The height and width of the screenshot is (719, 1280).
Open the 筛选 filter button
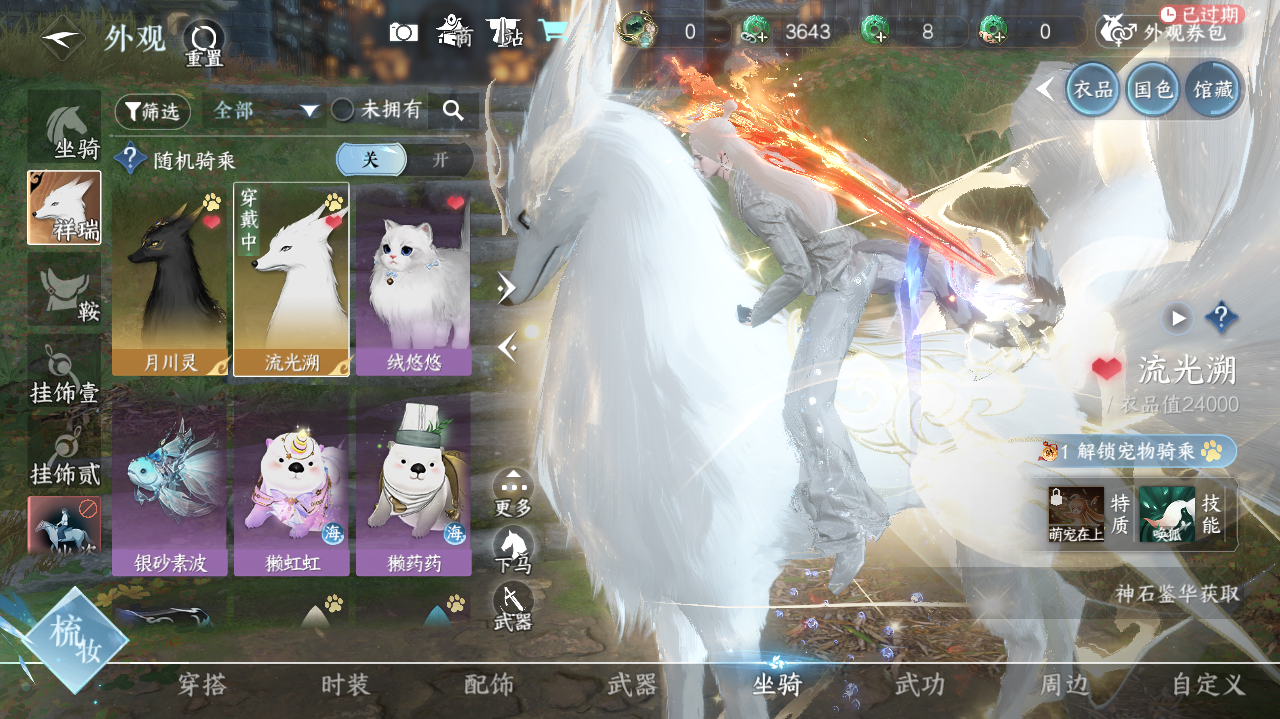tap(152, 111)
